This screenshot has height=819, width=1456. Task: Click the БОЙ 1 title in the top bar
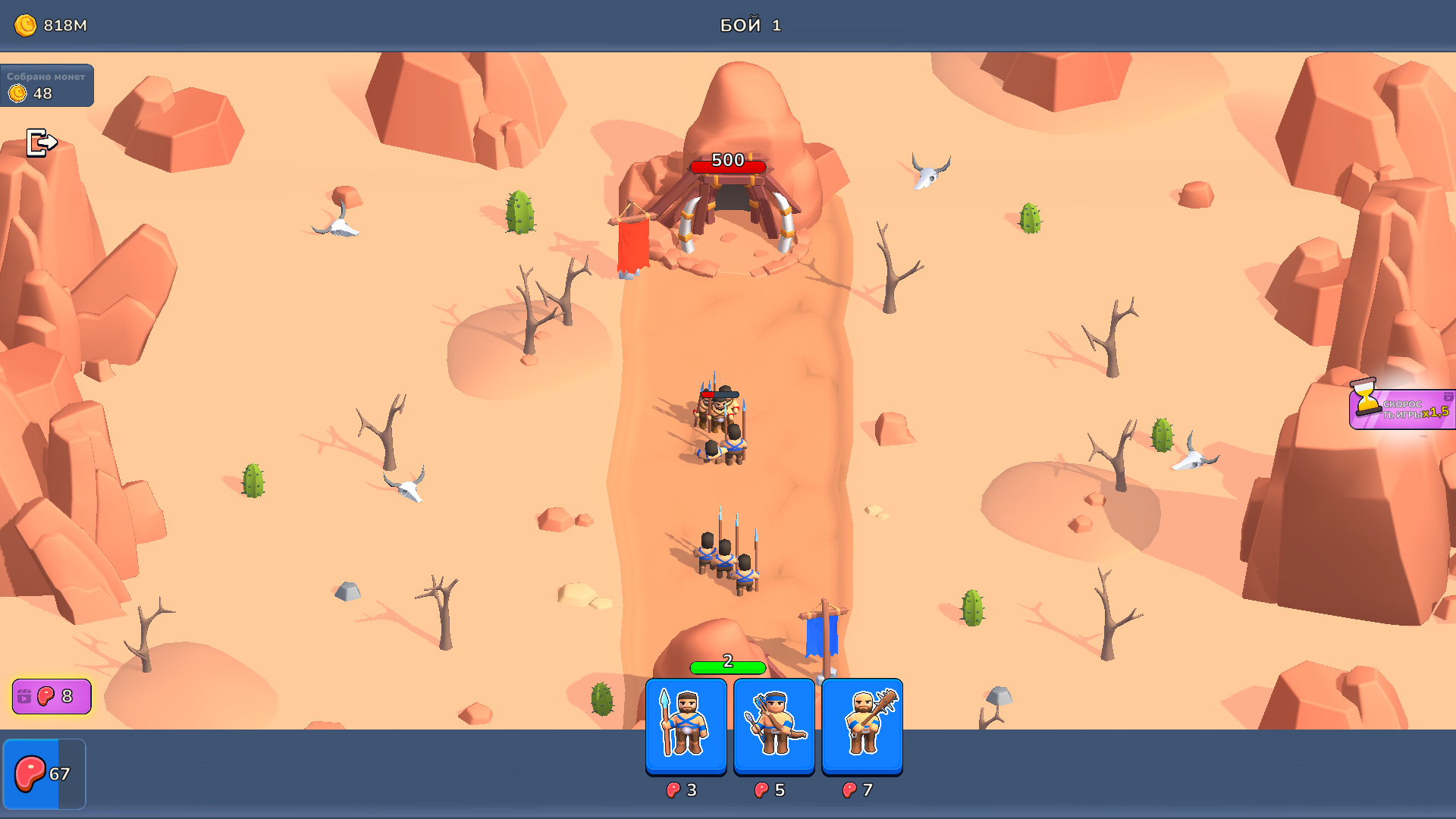pyautogui.click(x=749, y=24)
